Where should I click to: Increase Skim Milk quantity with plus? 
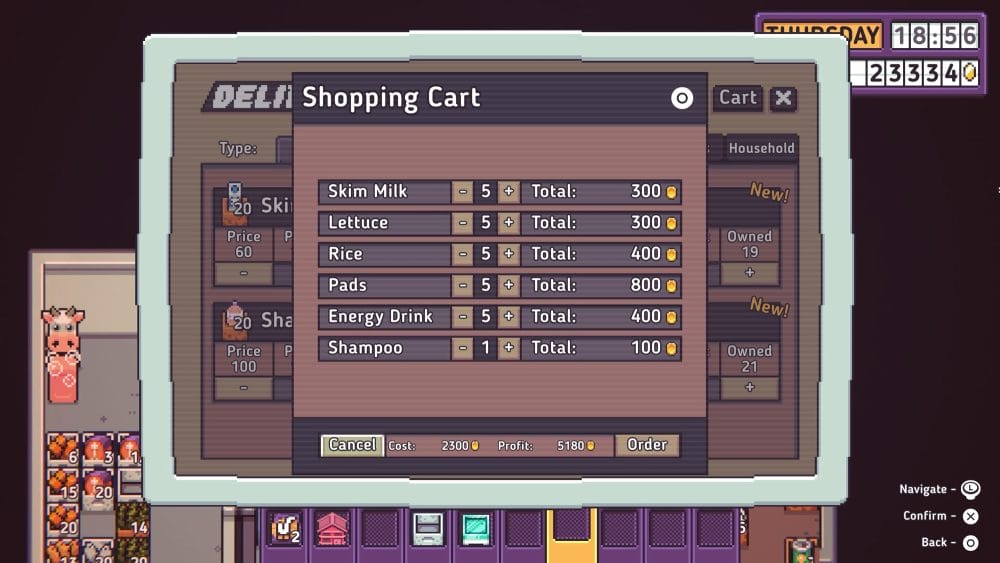click(509, 192)
